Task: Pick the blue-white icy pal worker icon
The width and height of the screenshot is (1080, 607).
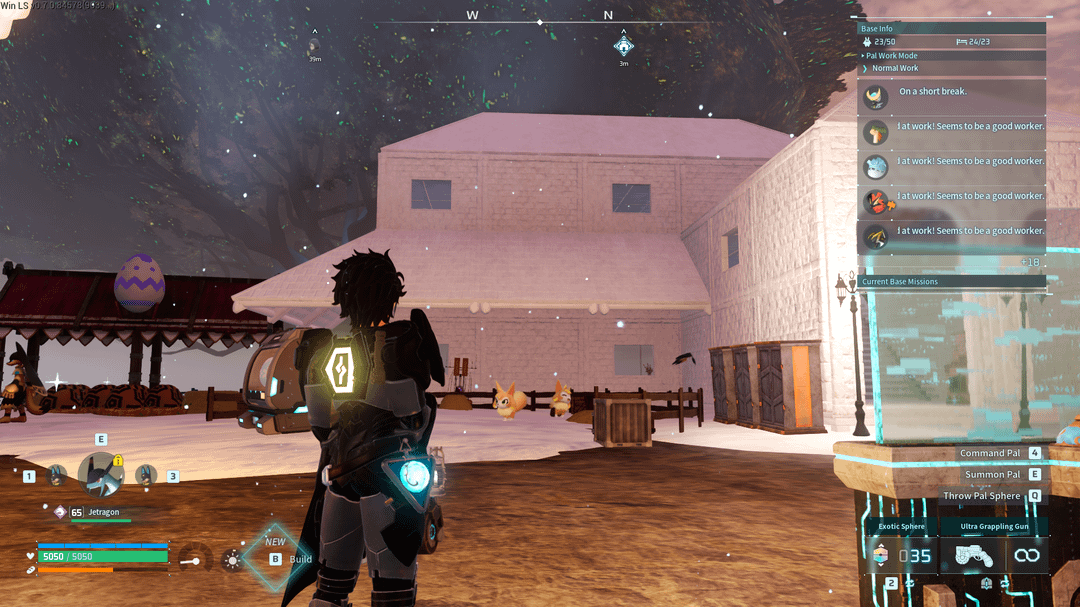Action: tap(877, 166)
